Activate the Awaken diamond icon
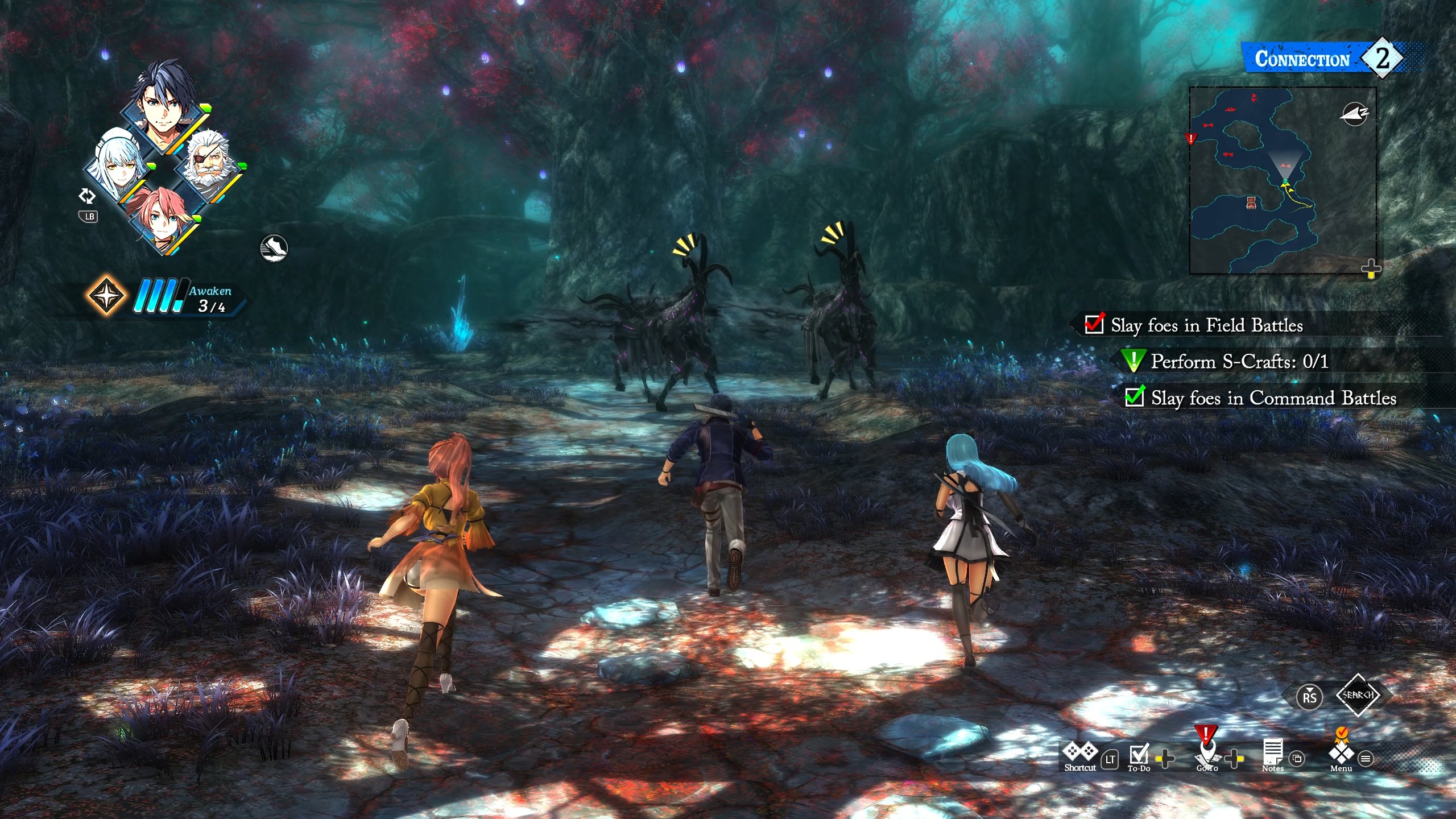Viewport: 1456px width, 819px height. click(106, 296)
